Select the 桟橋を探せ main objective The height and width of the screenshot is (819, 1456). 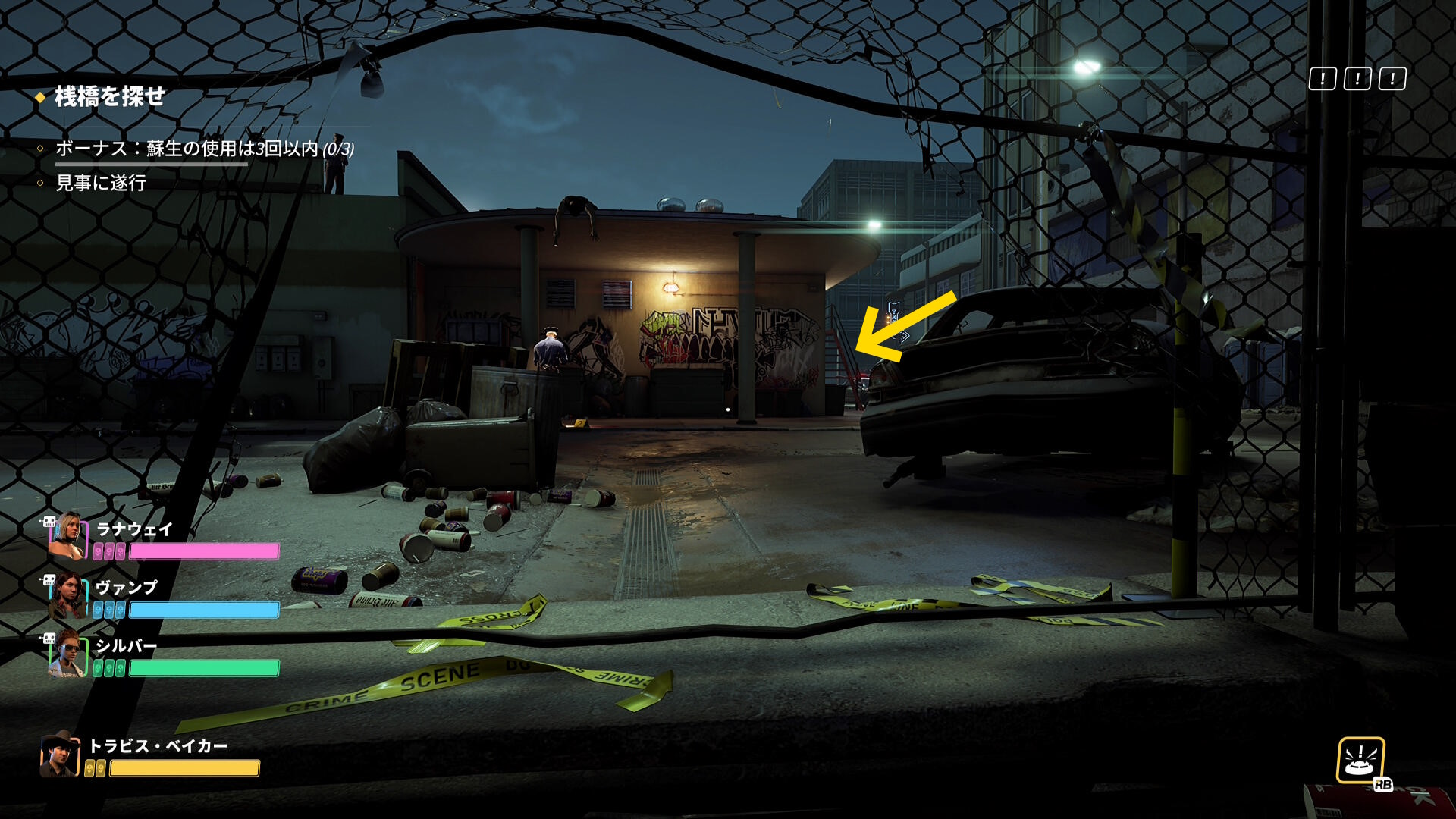point(110,97)
